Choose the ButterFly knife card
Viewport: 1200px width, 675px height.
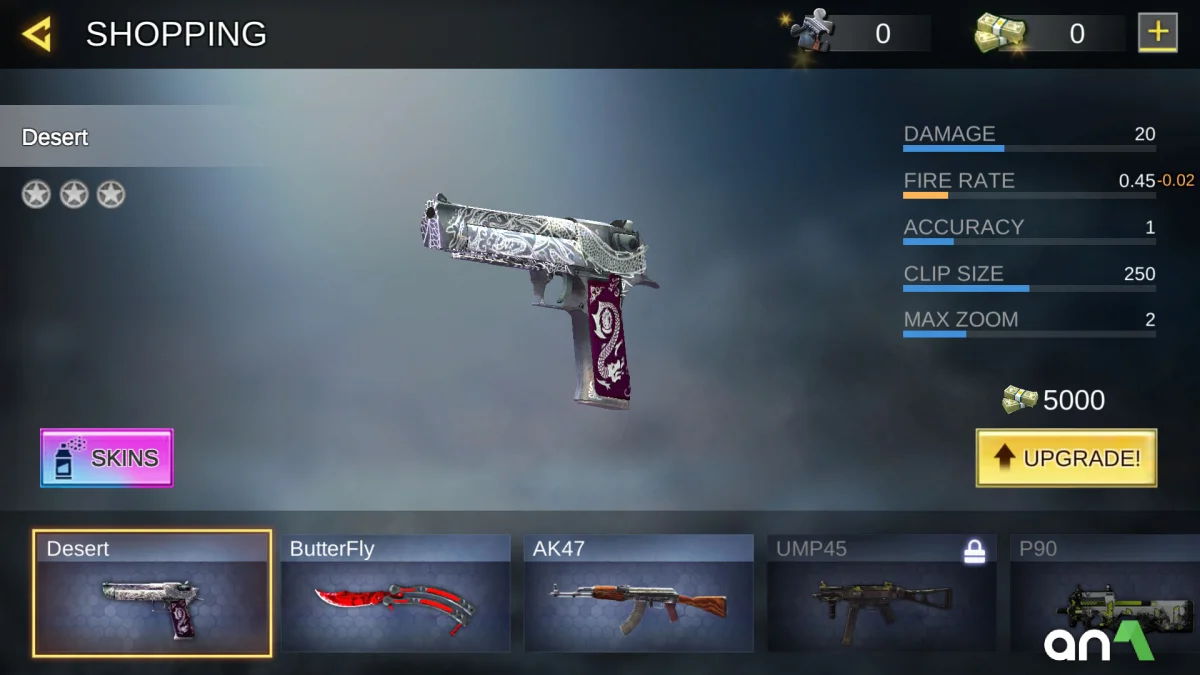click(x=395, y=594)
